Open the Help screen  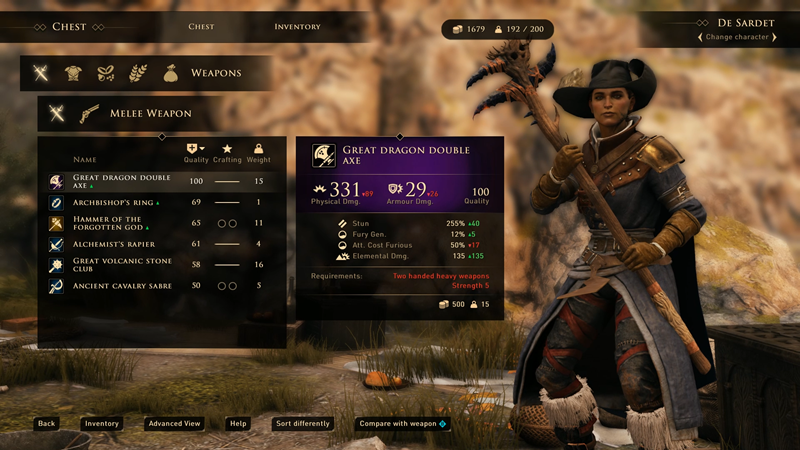point(238,424)
